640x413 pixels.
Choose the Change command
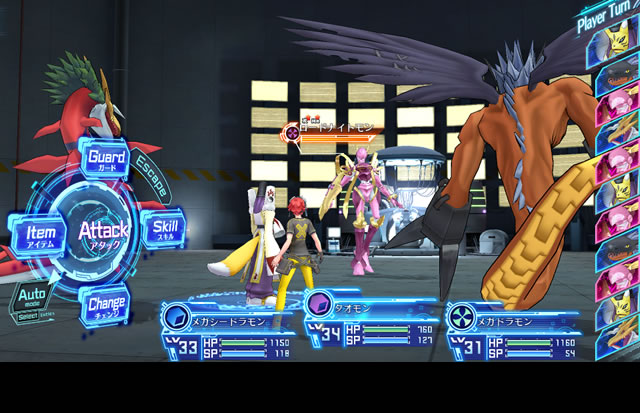(105, 301)
